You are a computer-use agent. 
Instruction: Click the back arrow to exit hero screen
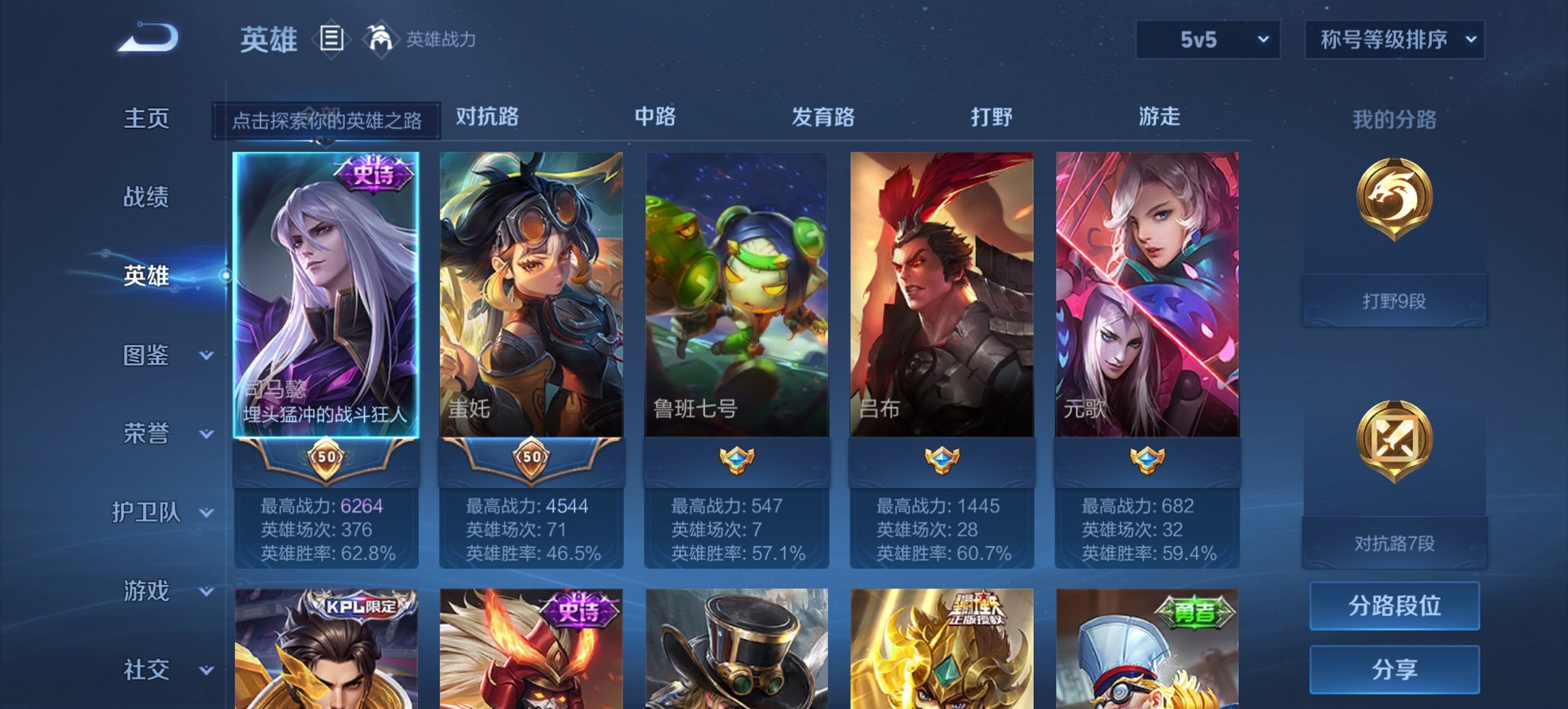point(147,40)
